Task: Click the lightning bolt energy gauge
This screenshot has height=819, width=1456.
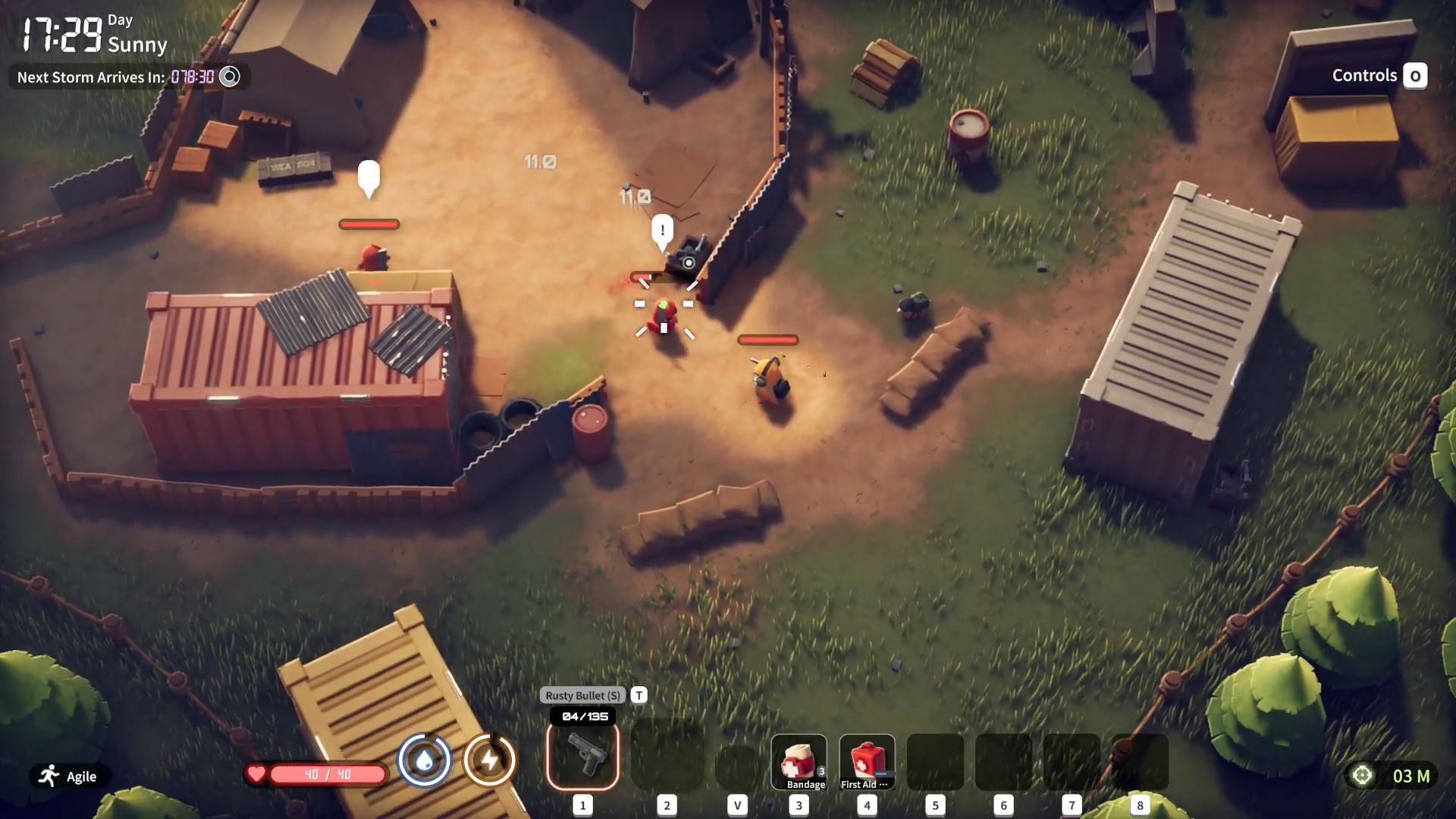Action: (490, 760)
